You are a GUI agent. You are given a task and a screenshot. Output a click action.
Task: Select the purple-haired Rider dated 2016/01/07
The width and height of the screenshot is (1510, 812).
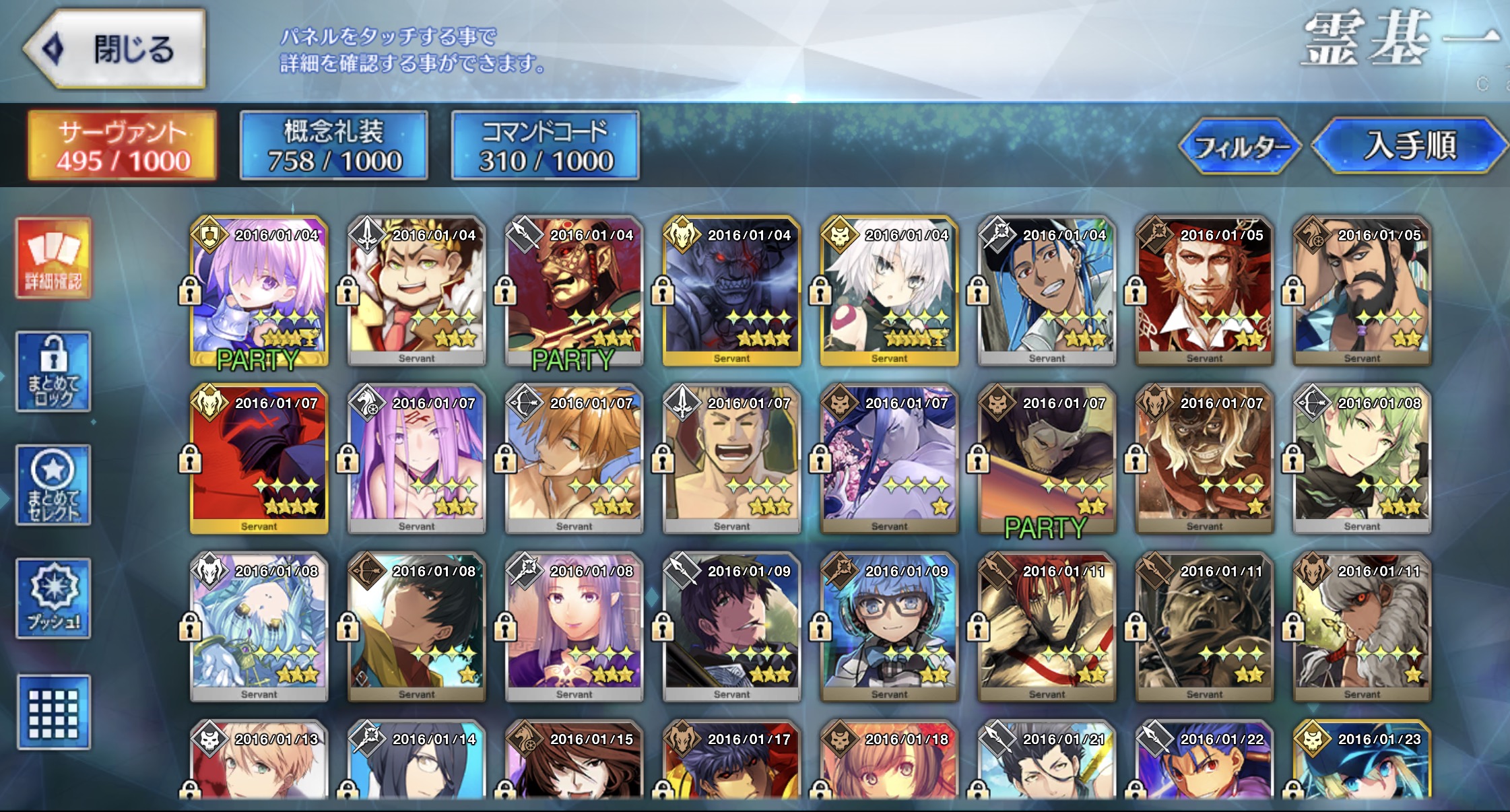click(x=417, y=459)
